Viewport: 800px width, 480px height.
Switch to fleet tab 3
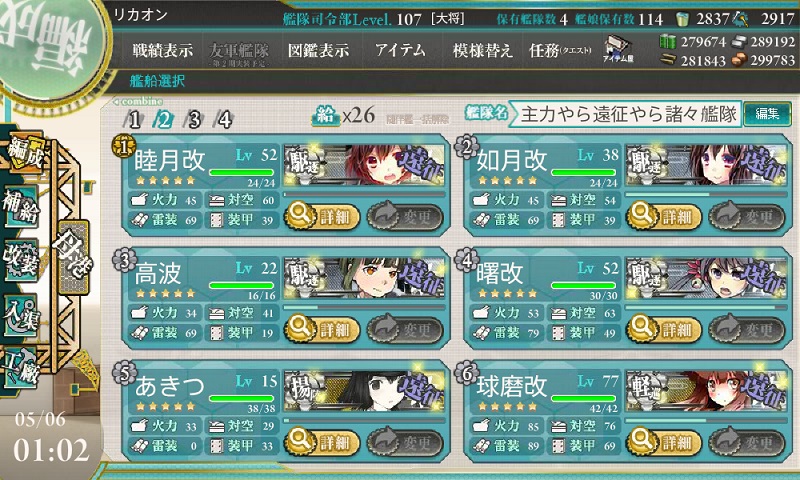195,119
